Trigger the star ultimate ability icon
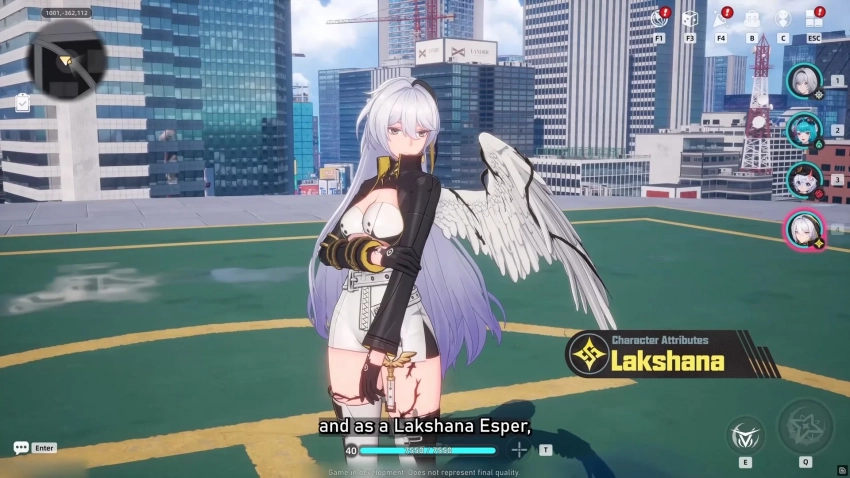850x478 pixels. pyautogui.click(x=805, y=427)
